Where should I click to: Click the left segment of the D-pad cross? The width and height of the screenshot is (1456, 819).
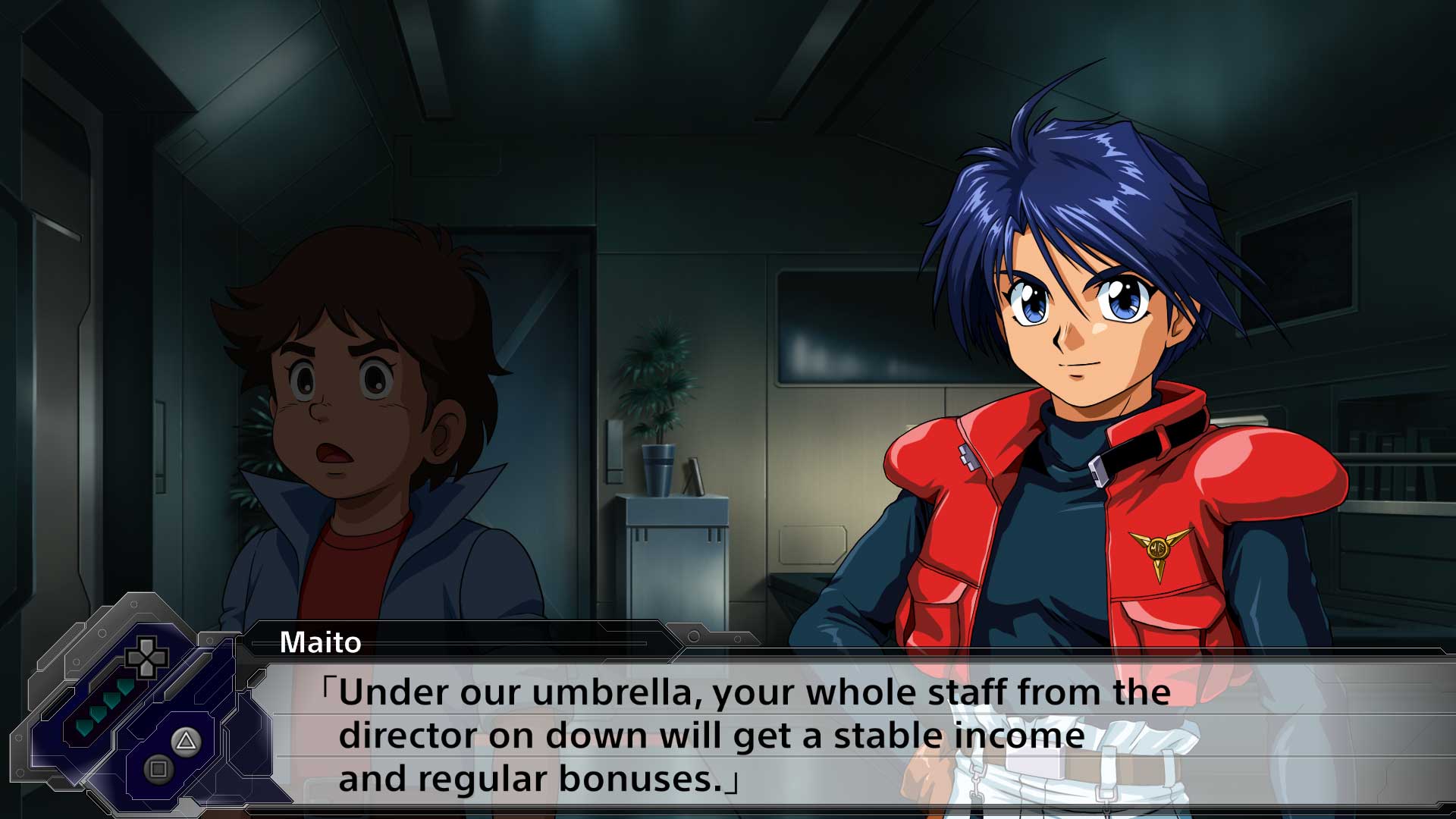(x=133, y=657)
